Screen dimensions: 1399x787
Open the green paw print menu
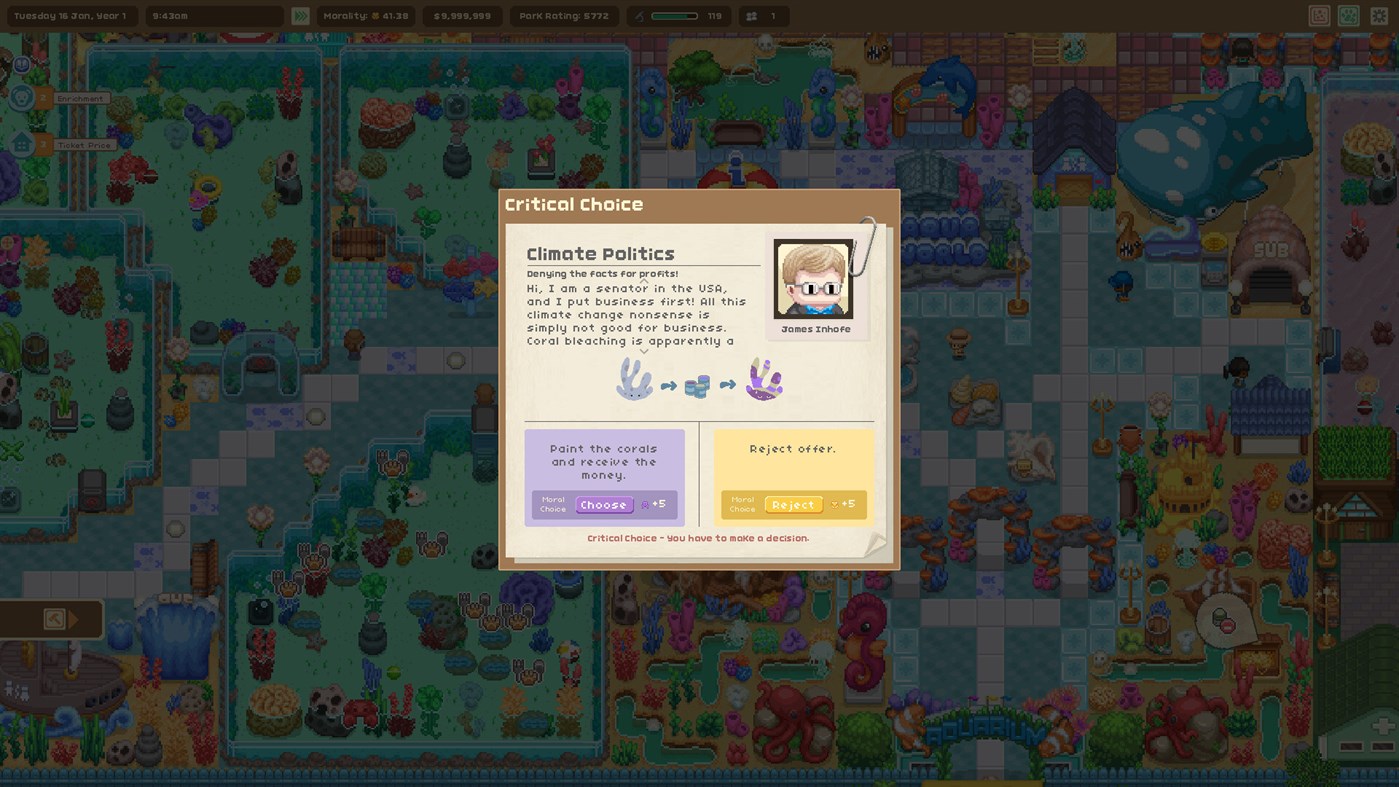point(1348,15)
